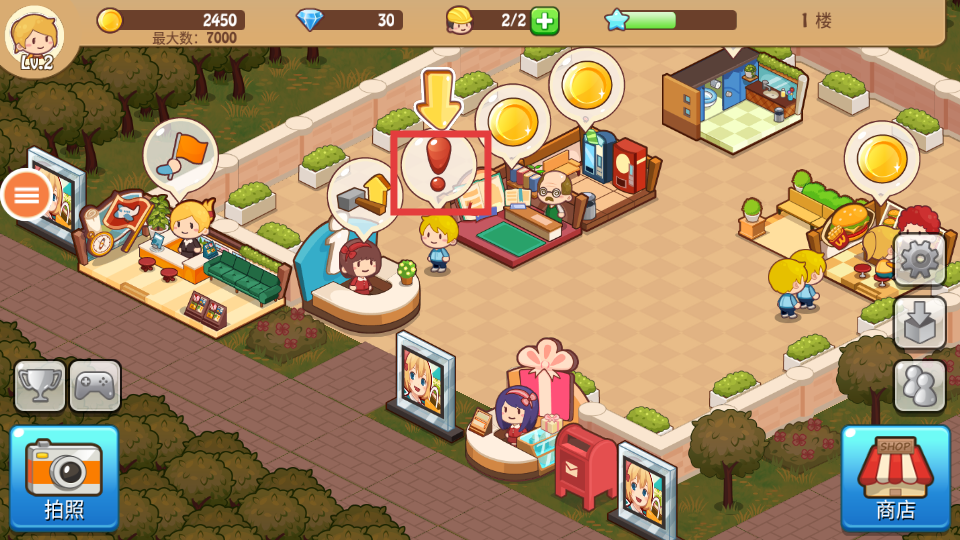The image size is (960, 540).
Task: Tap the red exclamation mark bubble
Action: point(438,168)
